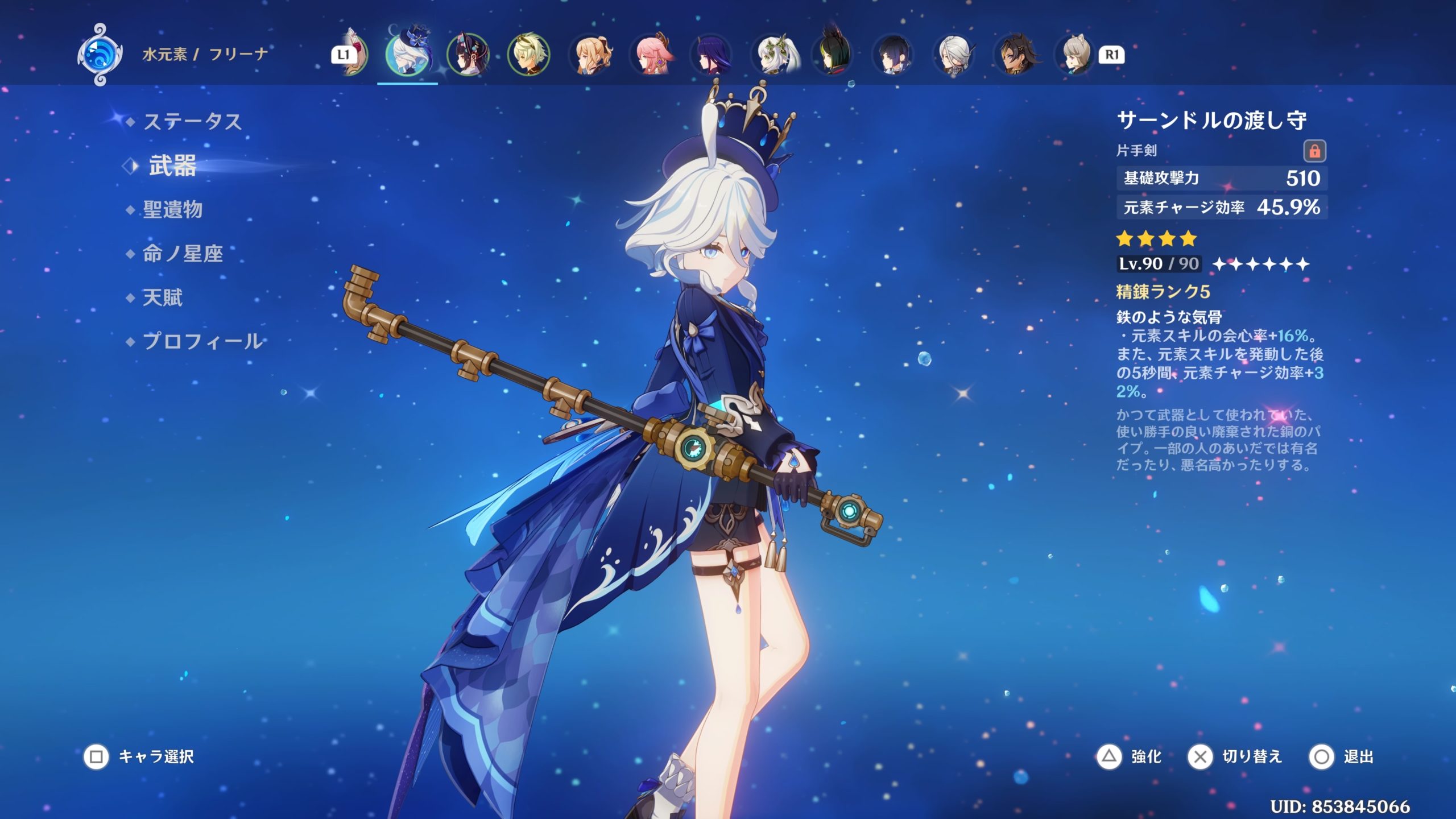Toggle the weapon lock icon
Viewport: 1456px width, 819px height.
pyautogui.click(x=1314, y=151)
